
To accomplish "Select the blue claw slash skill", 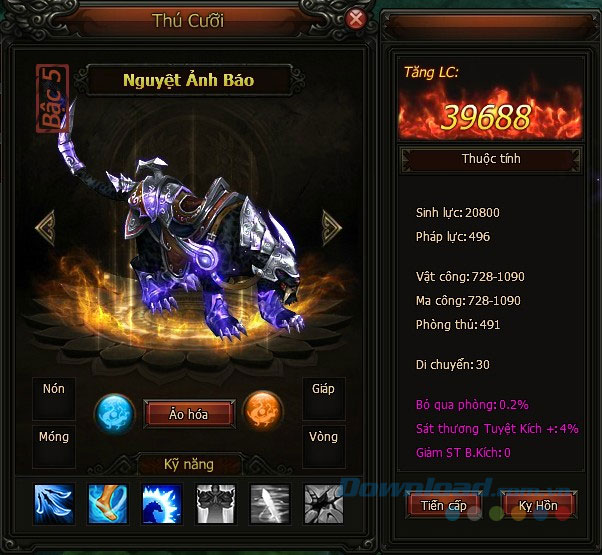I will coord(54,504).
